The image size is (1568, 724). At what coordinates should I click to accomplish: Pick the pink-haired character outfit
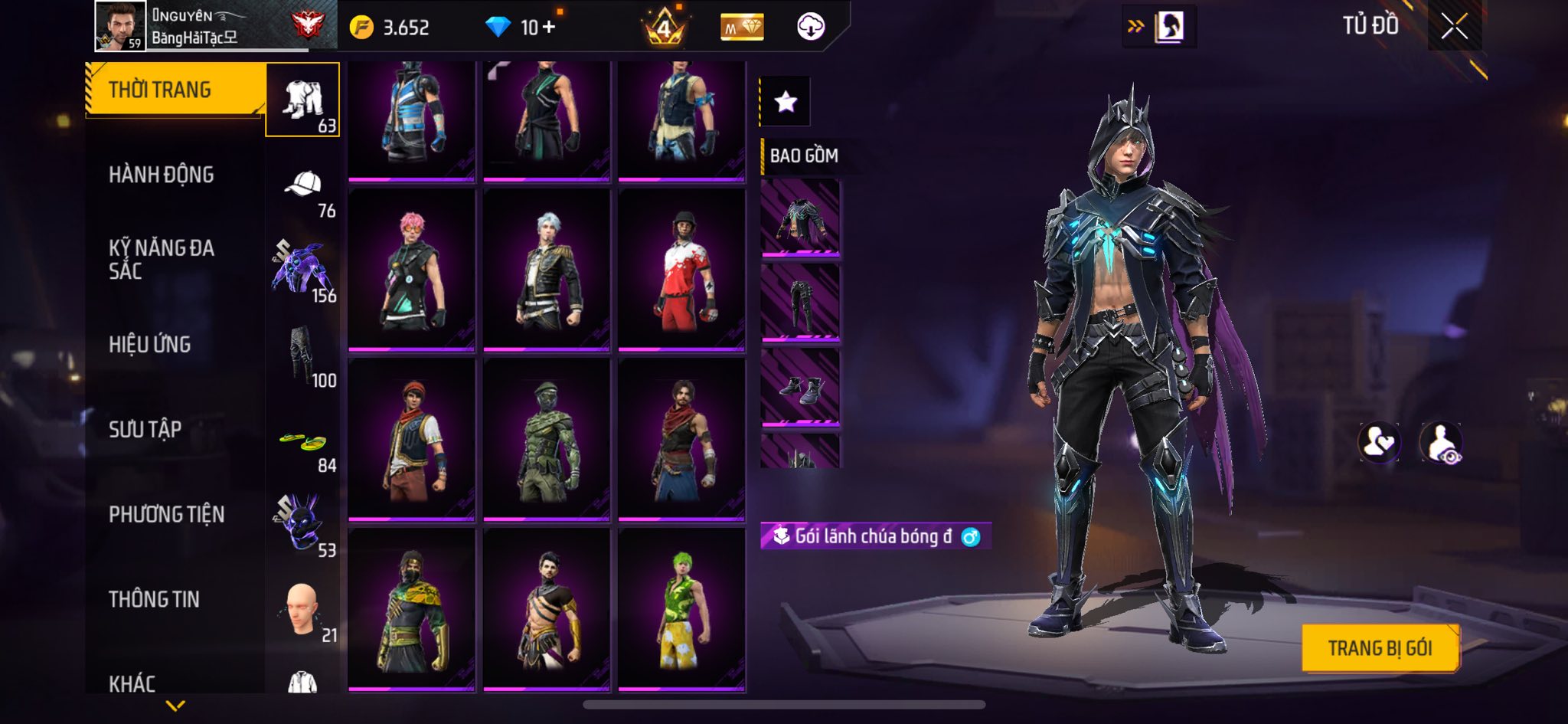tap(412, 270)
